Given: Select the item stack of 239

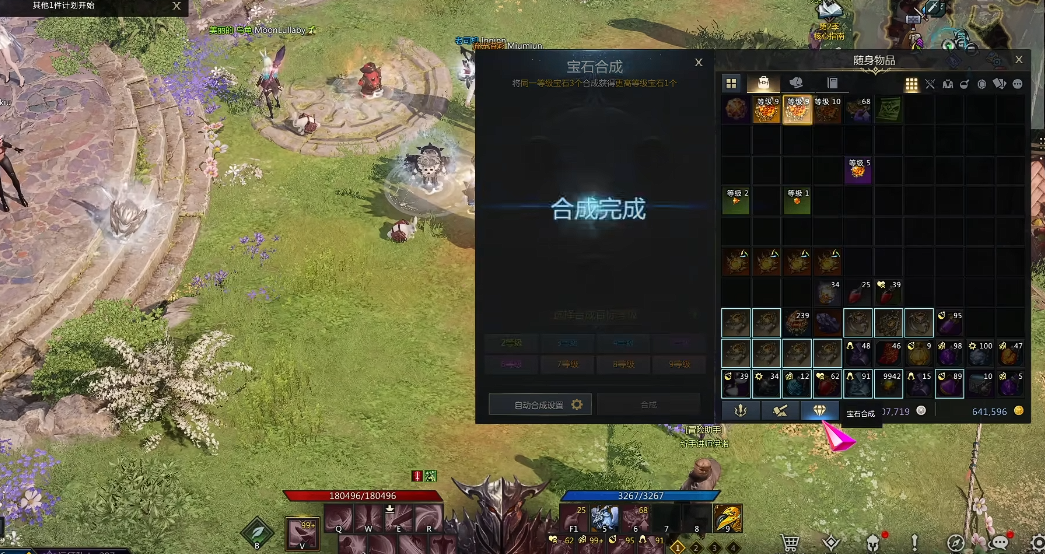Looking at the screenshot, I should tap(797, 322).
